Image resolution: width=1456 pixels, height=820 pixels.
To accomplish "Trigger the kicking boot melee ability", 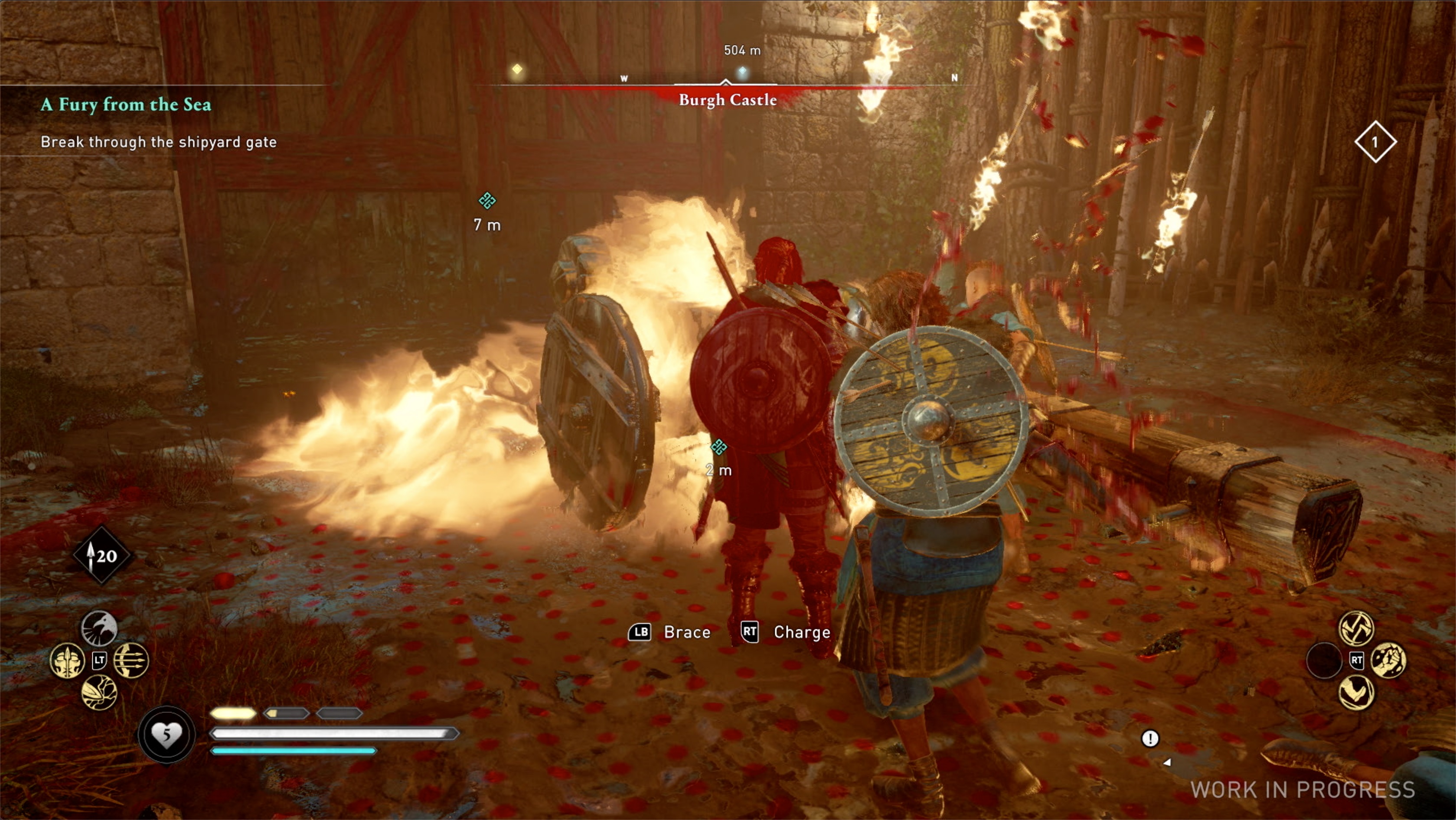I will [1356, 692].
